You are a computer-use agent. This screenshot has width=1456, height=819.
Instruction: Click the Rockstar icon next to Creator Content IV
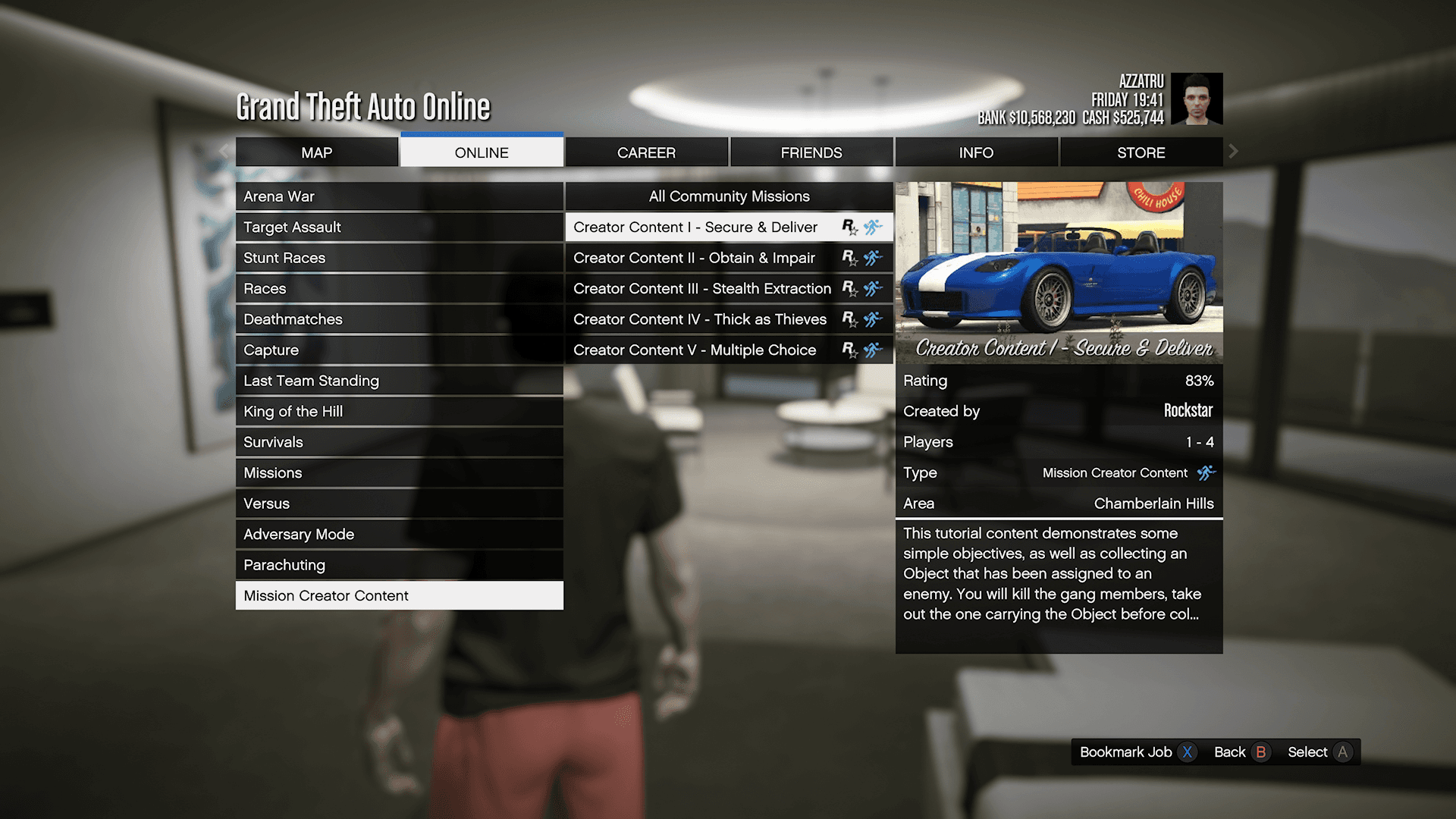click(849, 319)
